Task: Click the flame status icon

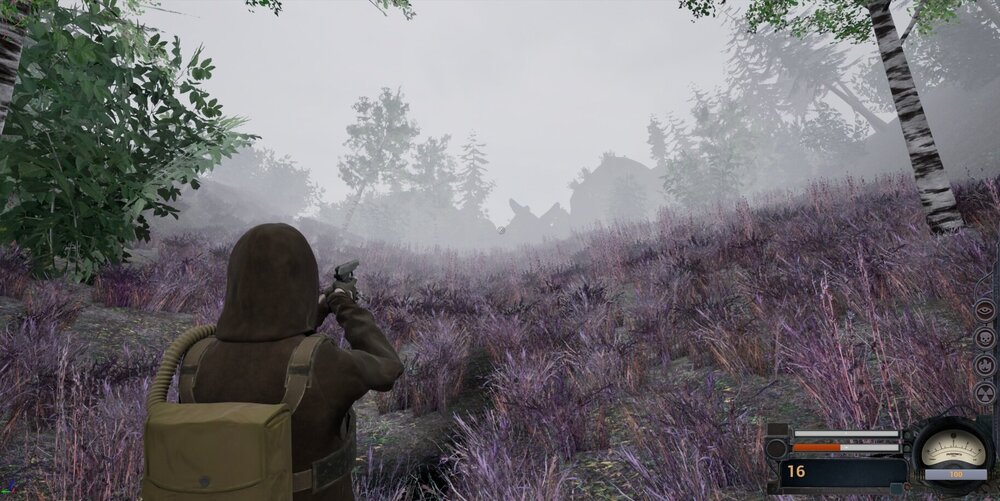Action: [x=984, y=366]
